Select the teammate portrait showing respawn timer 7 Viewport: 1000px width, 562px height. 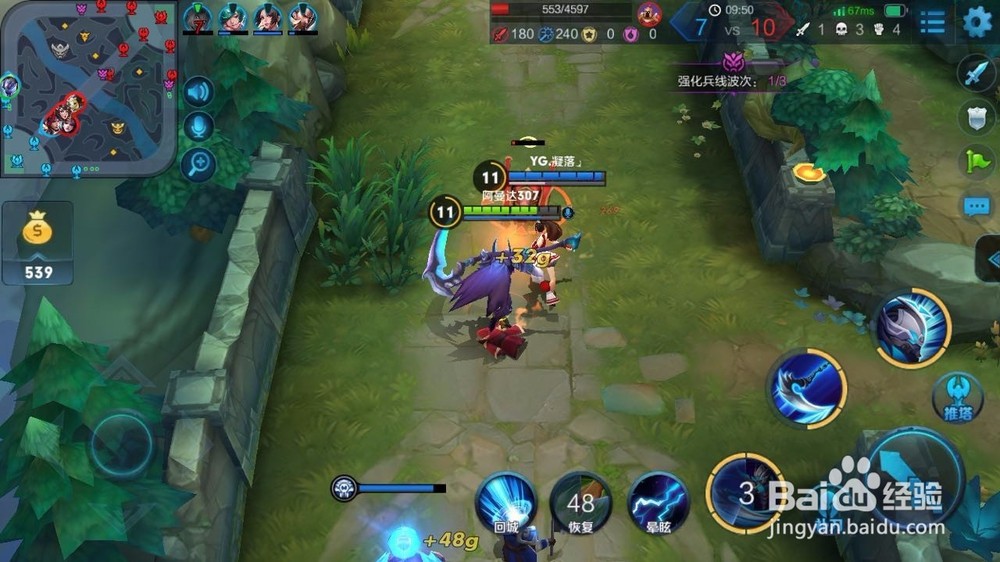click(x=197, y=18)
